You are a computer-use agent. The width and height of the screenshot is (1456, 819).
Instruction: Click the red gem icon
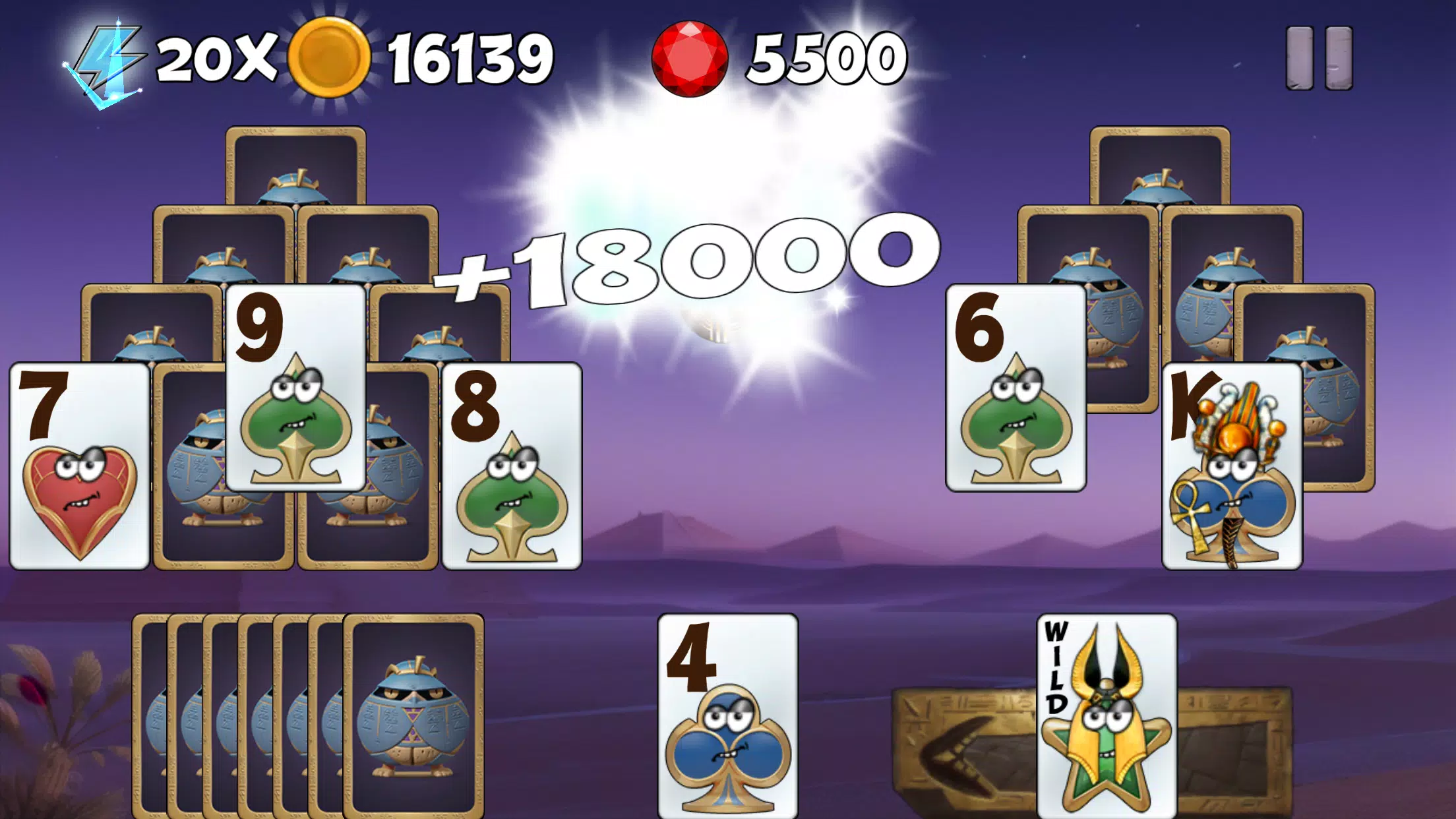(690, 58)
